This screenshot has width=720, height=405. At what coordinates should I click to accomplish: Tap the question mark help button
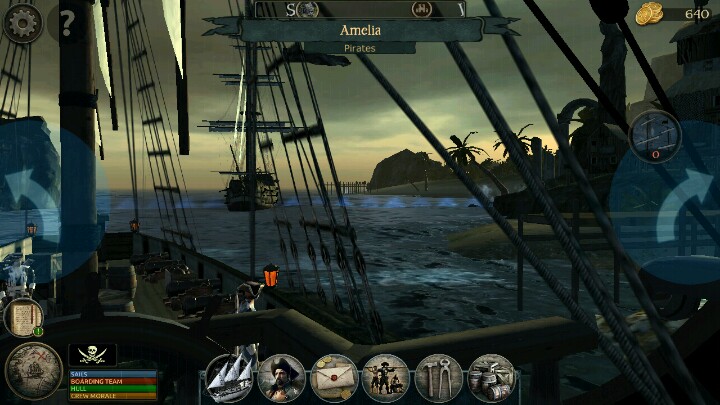point(67,22)
